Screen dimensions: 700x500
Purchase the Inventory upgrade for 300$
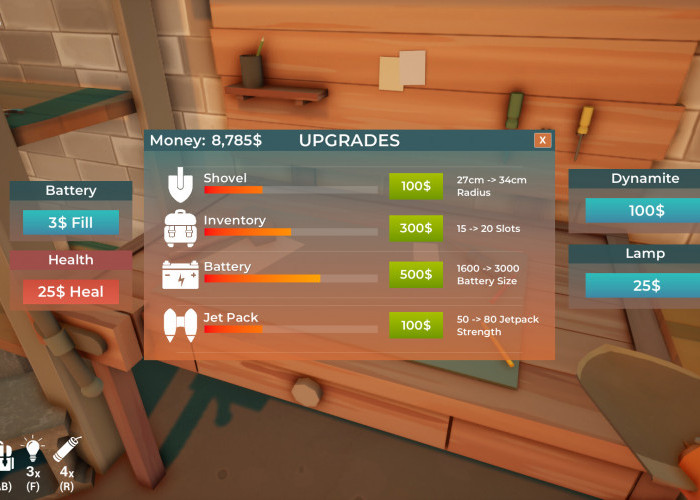415,229
